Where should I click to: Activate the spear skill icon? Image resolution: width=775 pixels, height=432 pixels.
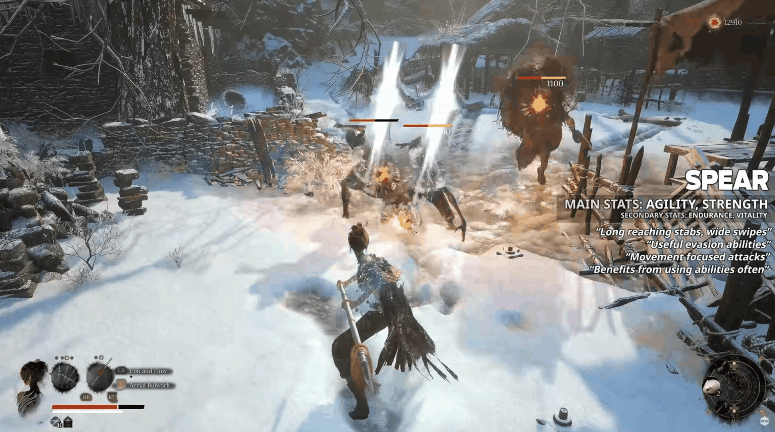pyautogui.click(x=99, y=377)
